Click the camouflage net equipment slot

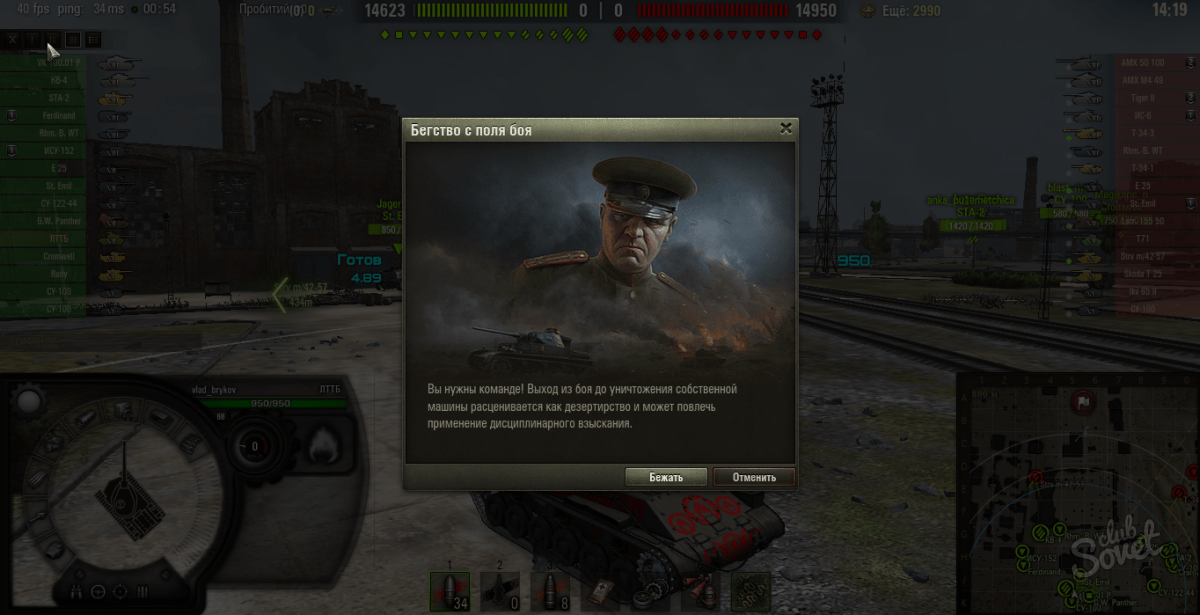(x=751, y=590)
